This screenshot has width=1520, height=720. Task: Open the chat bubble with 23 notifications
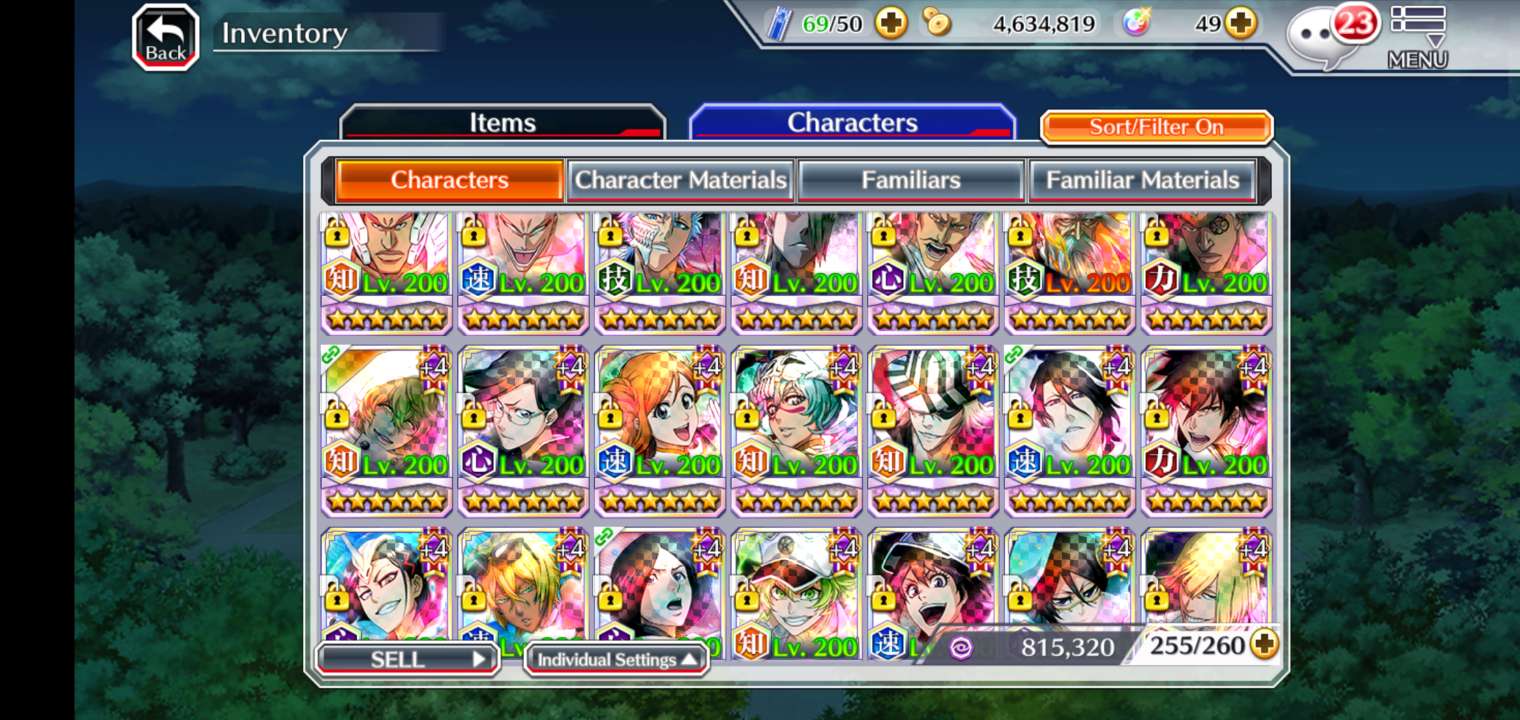(1330, 38)
